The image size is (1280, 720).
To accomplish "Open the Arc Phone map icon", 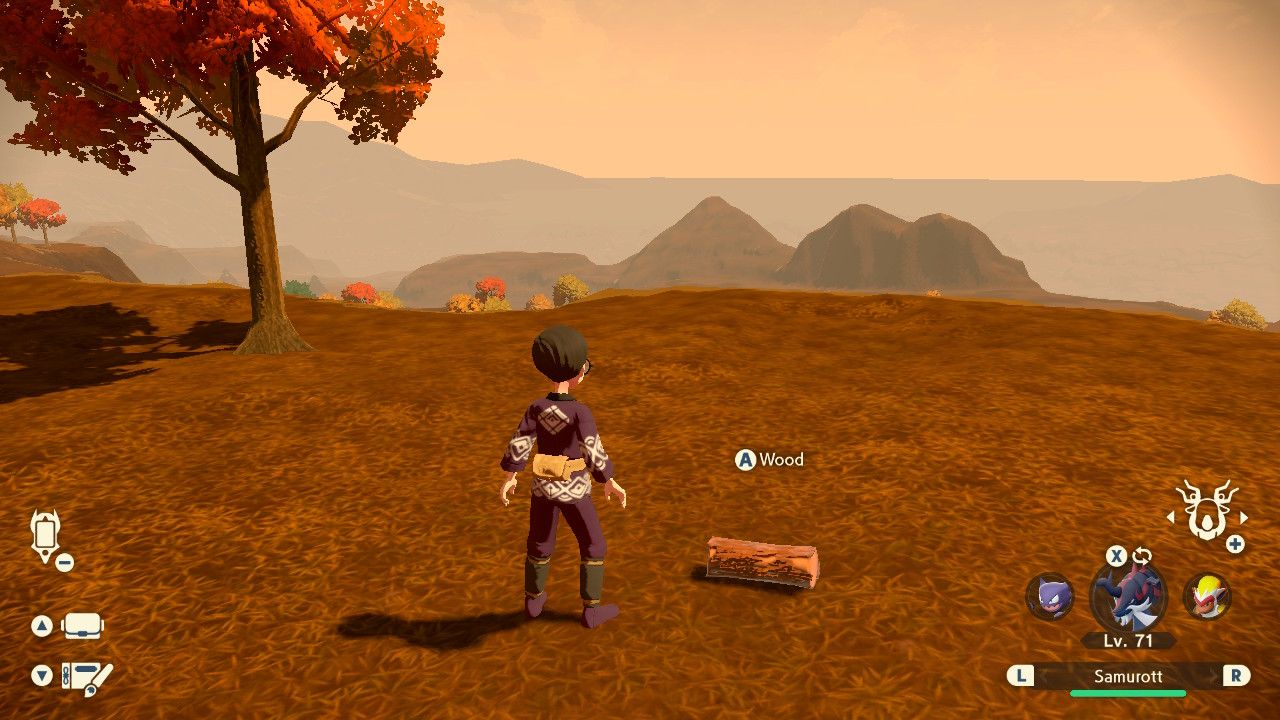I will pos(46,535).
